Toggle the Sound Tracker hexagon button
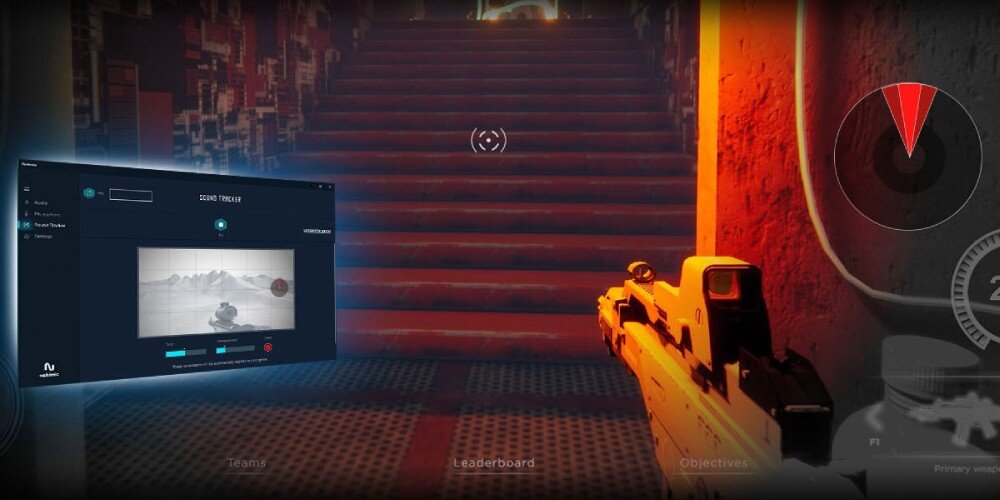 220,224
